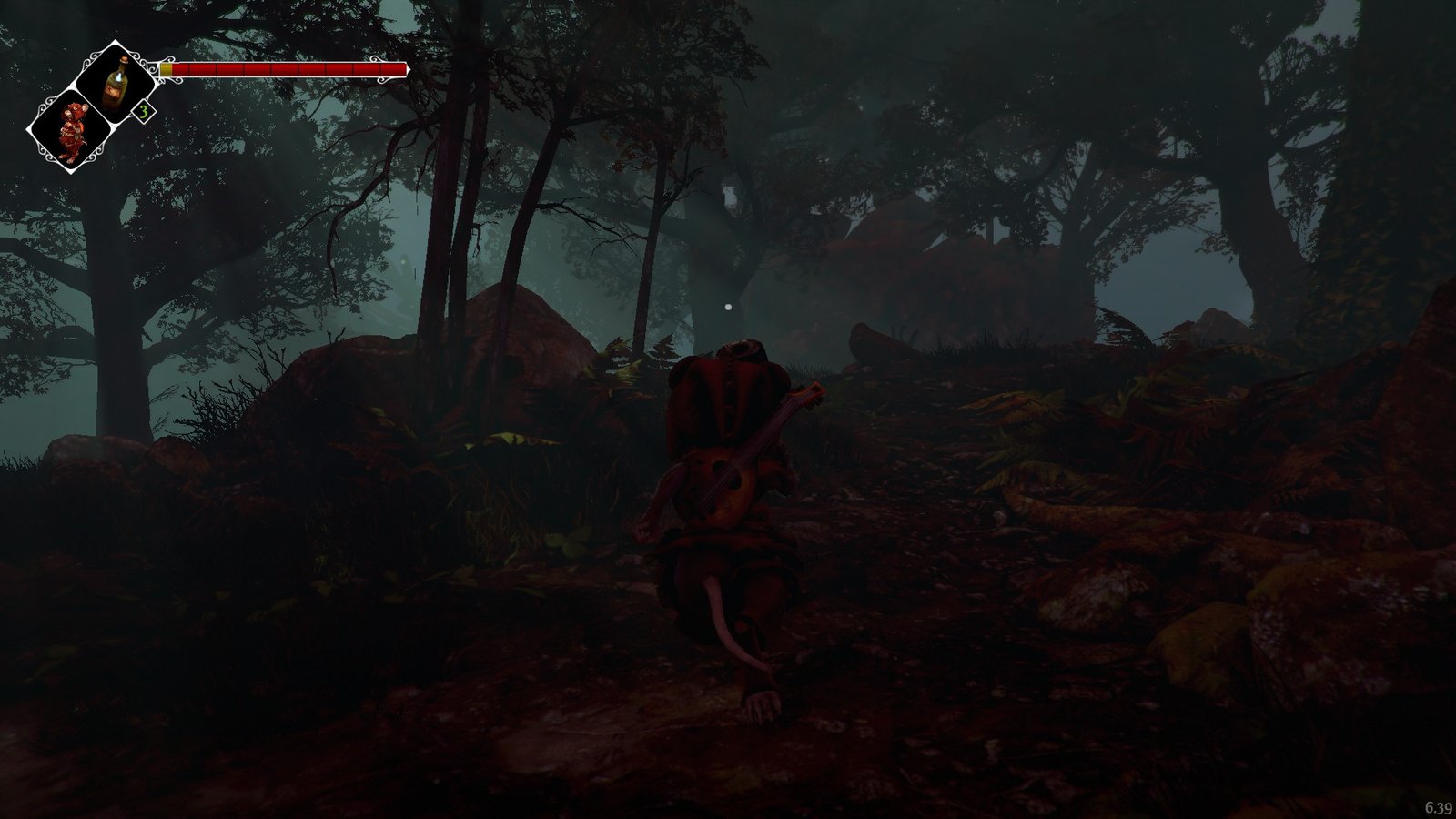
Task: Click the rat character portrait icon
Action: pyautogui.click(x=72, y=133)
